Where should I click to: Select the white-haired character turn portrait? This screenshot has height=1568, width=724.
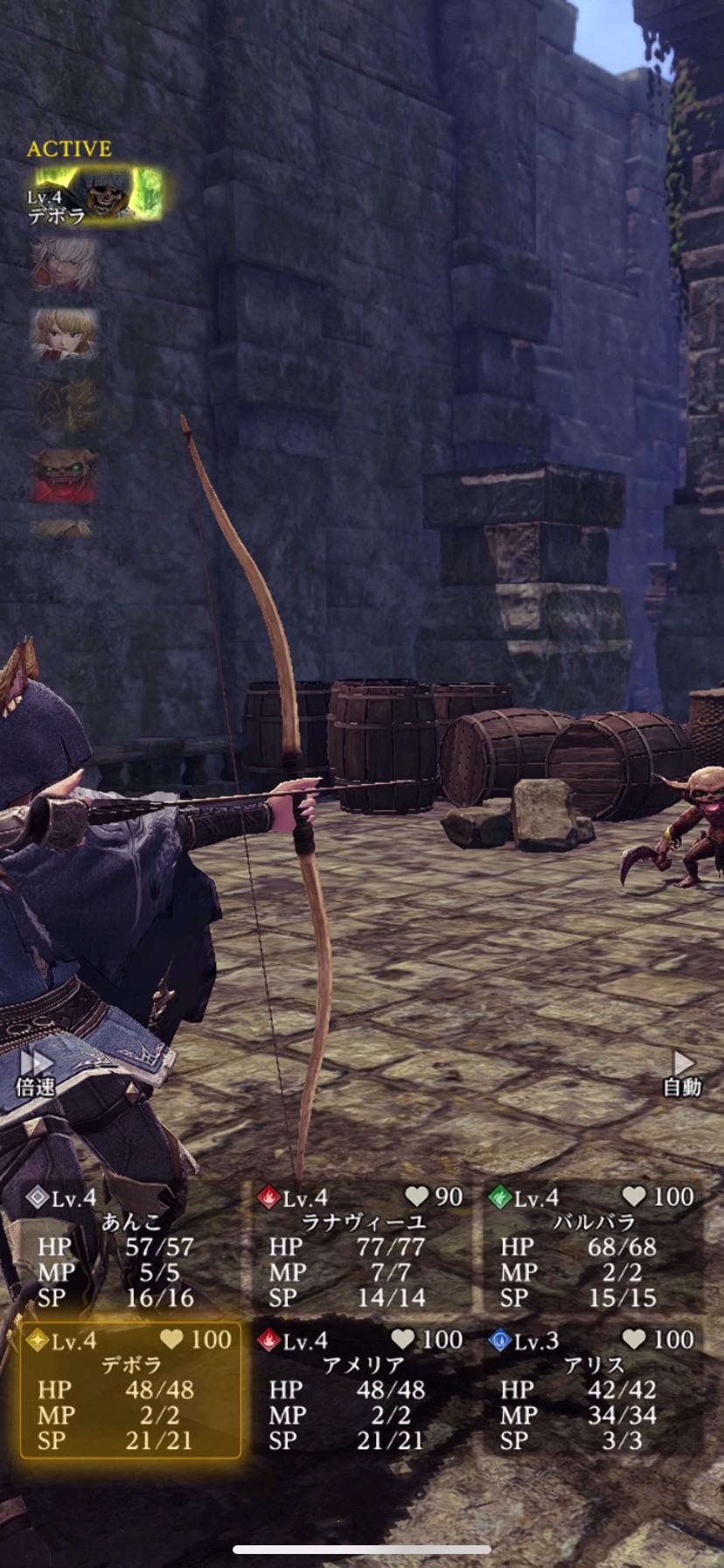point(64,264)
